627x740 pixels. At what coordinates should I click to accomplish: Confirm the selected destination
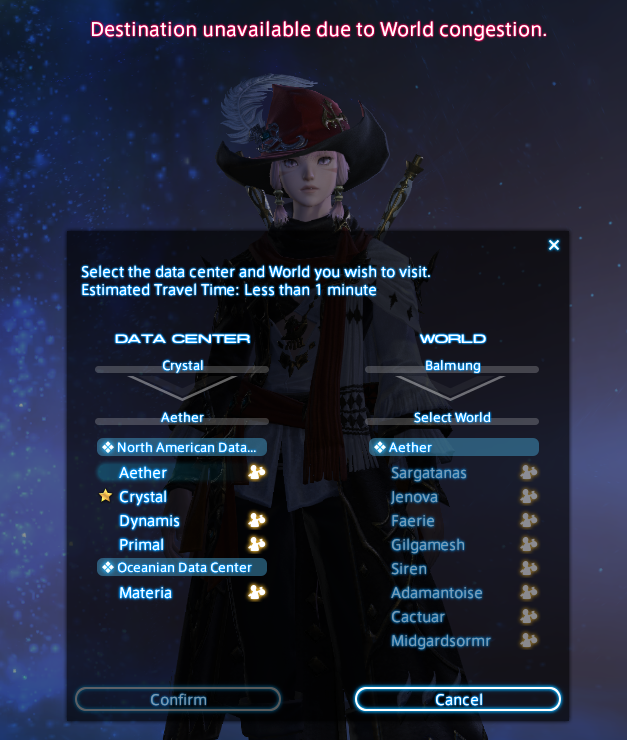(178, 699)
